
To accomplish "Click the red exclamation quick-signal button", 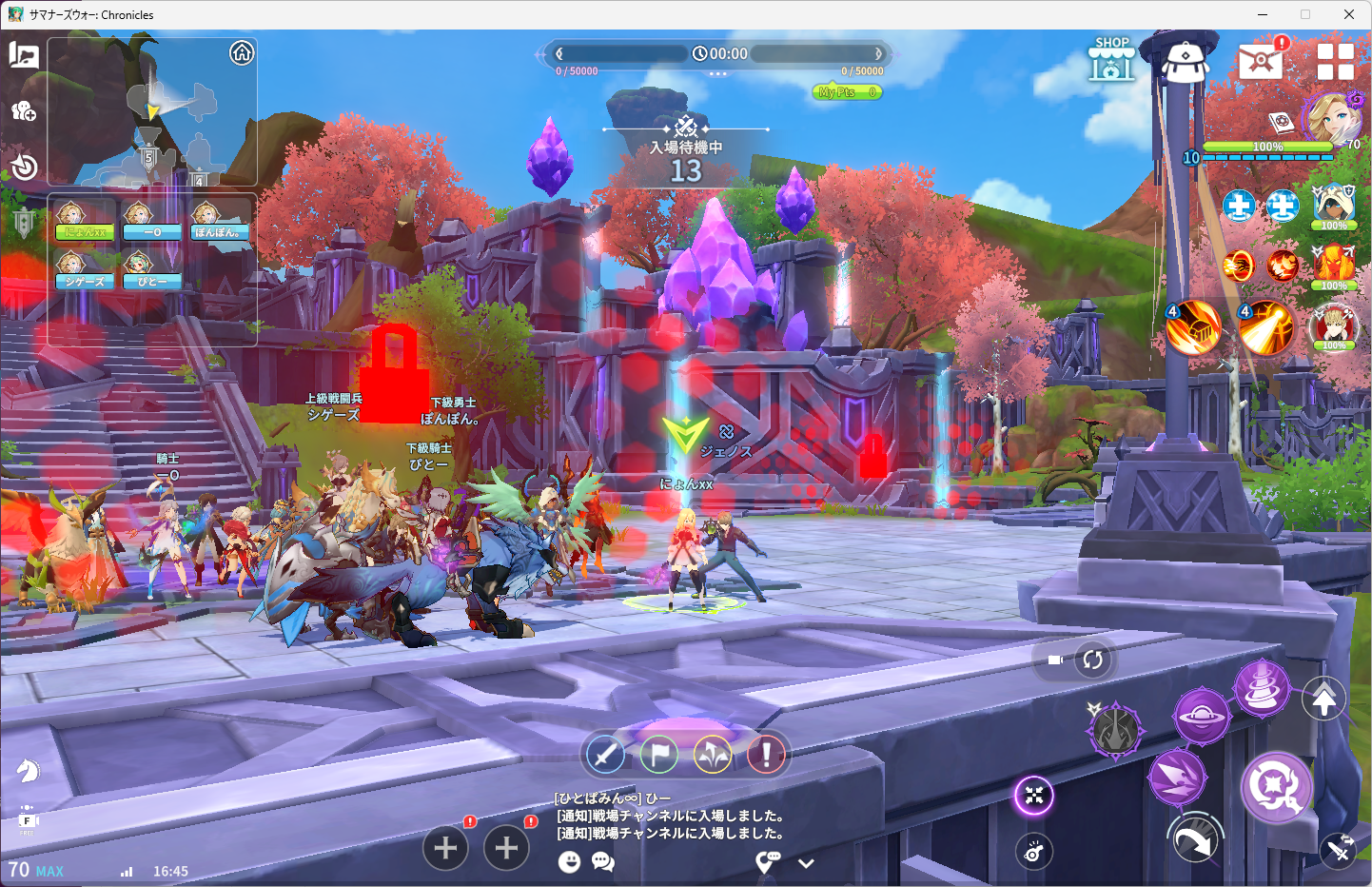I will coord(766,755).
